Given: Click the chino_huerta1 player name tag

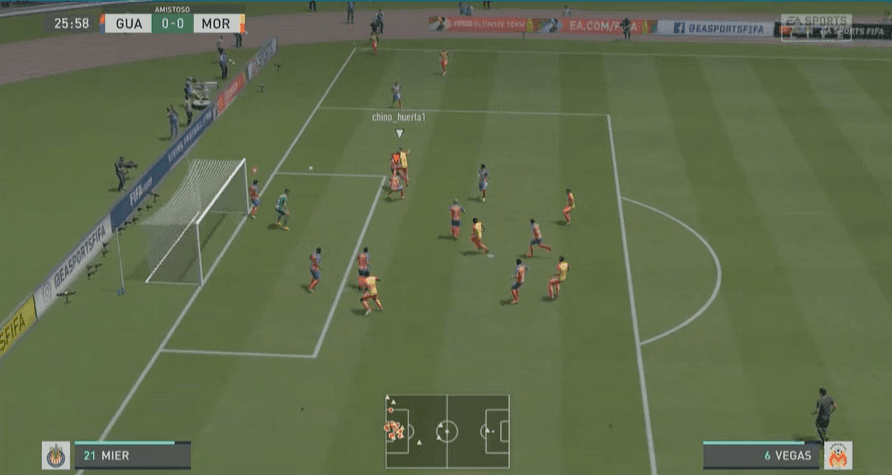Looking at the screenshot, I should click(399, 117).
